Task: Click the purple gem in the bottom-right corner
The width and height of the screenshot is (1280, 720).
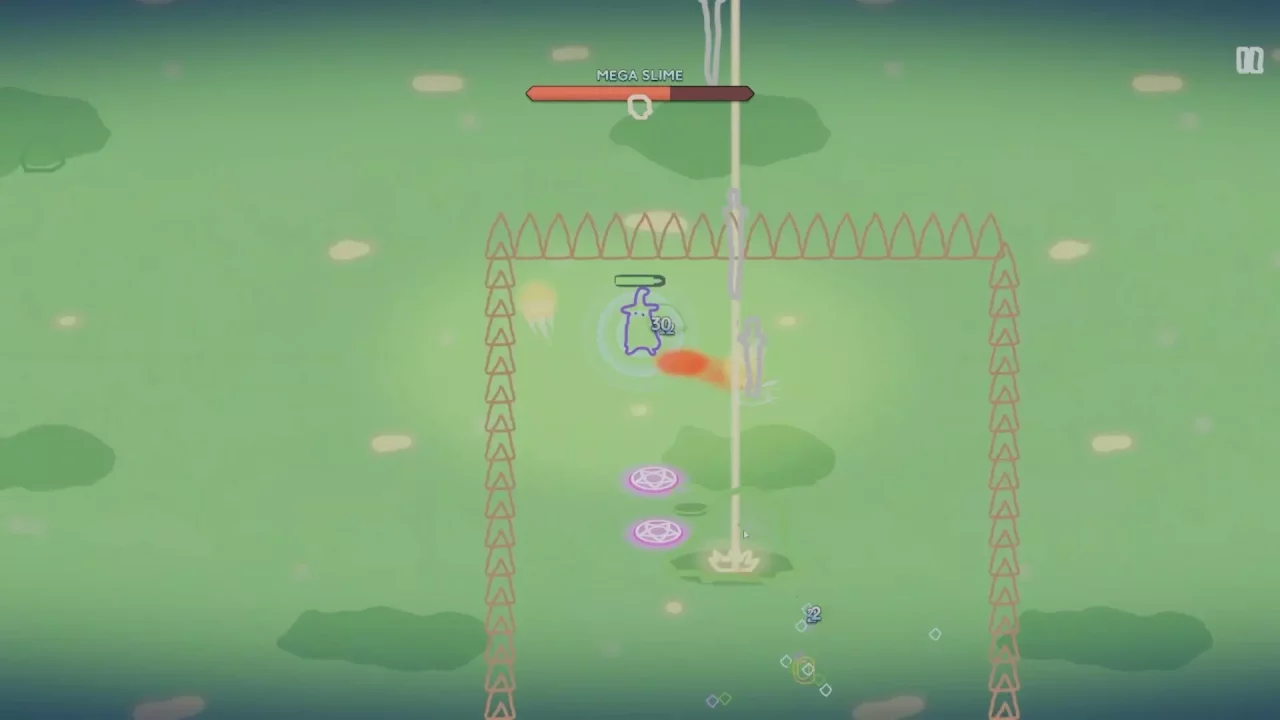Action: point(825,688)
